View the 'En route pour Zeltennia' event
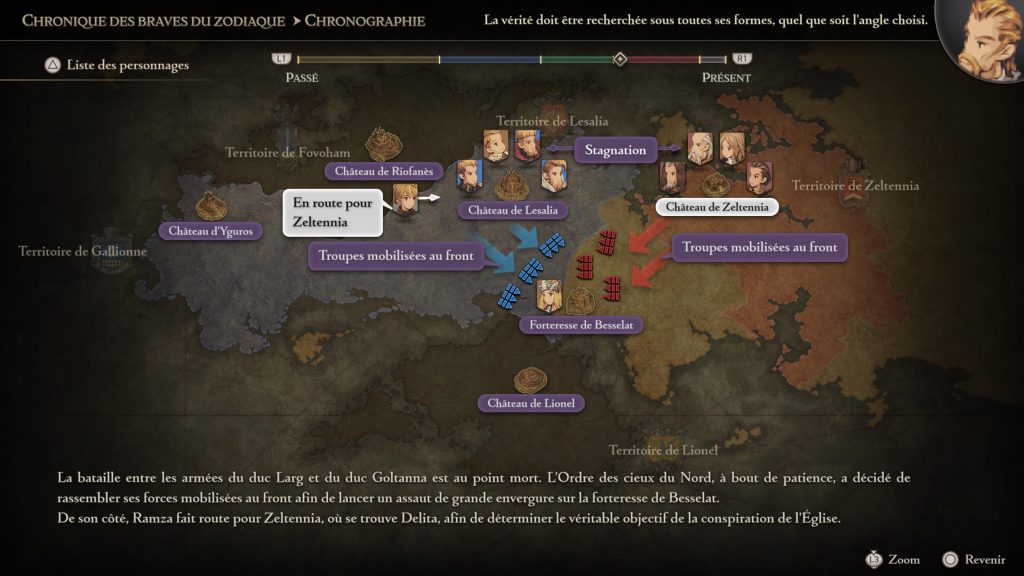 tap(333, 213)
